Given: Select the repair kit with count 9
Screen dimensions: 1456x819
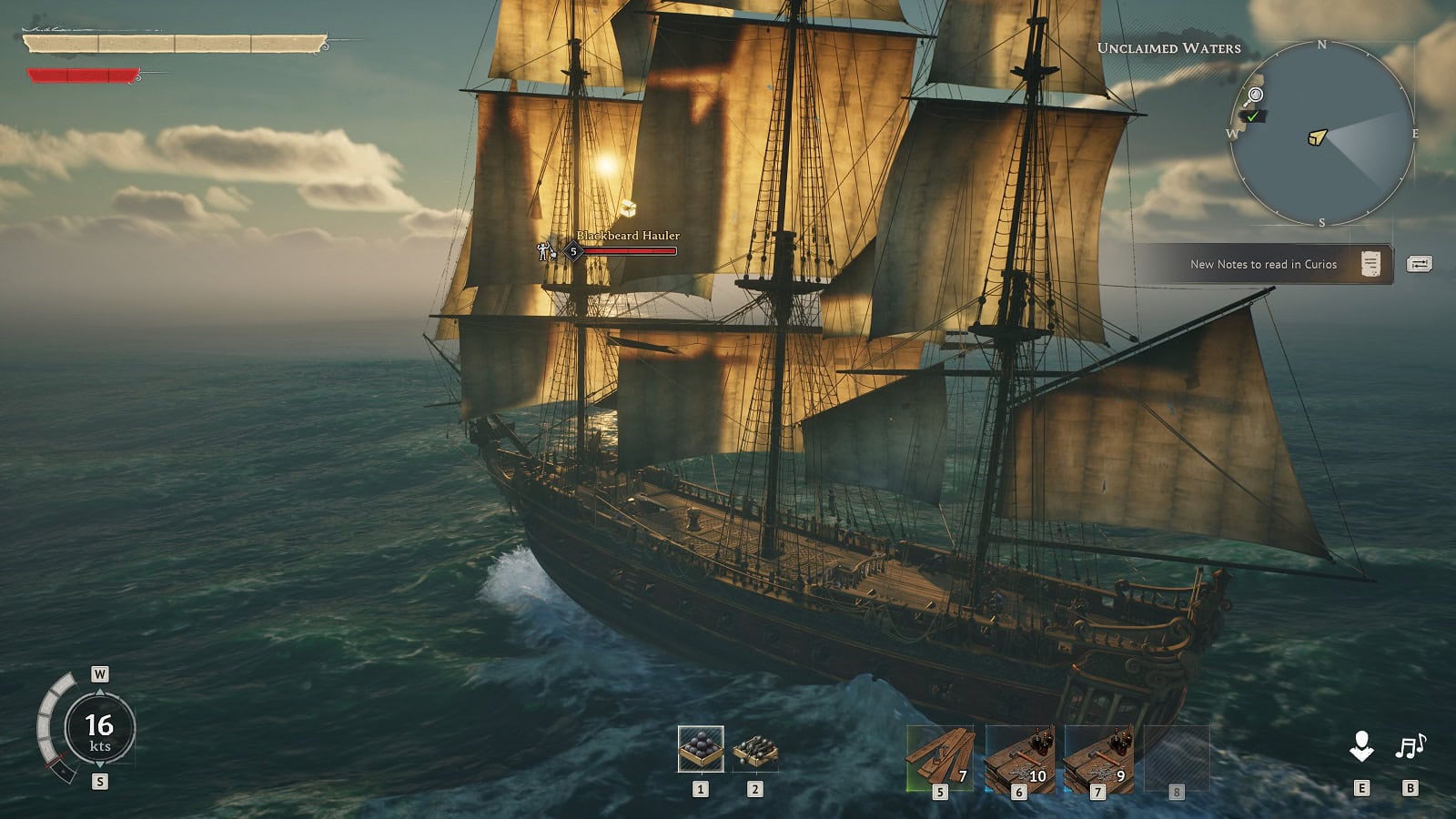Looking at the screenshot, I should pyautogui.click(x=1098, y=758).
